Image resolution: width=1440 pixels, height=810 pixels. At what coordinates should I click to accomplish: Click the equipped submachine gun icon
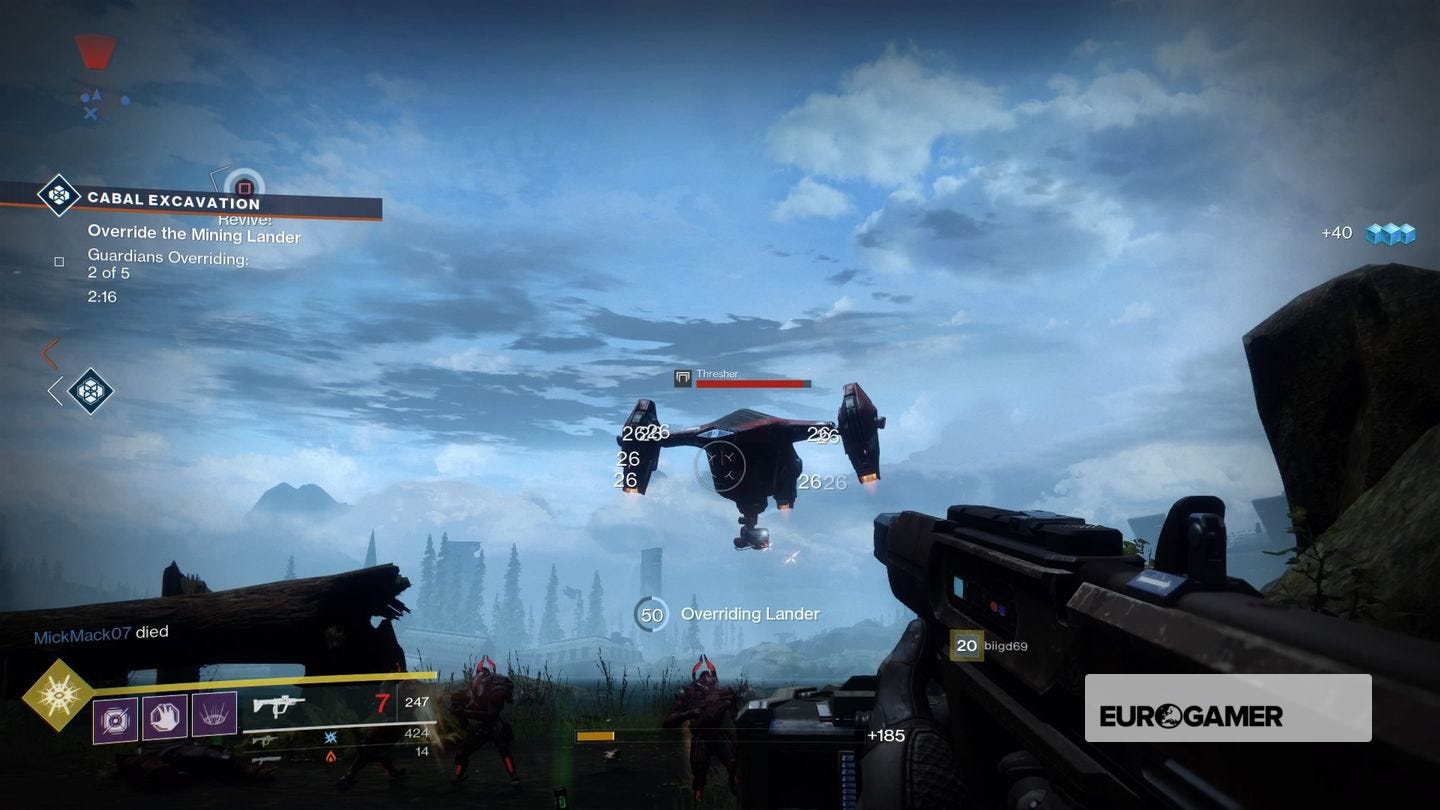click(x=280, y=703)
